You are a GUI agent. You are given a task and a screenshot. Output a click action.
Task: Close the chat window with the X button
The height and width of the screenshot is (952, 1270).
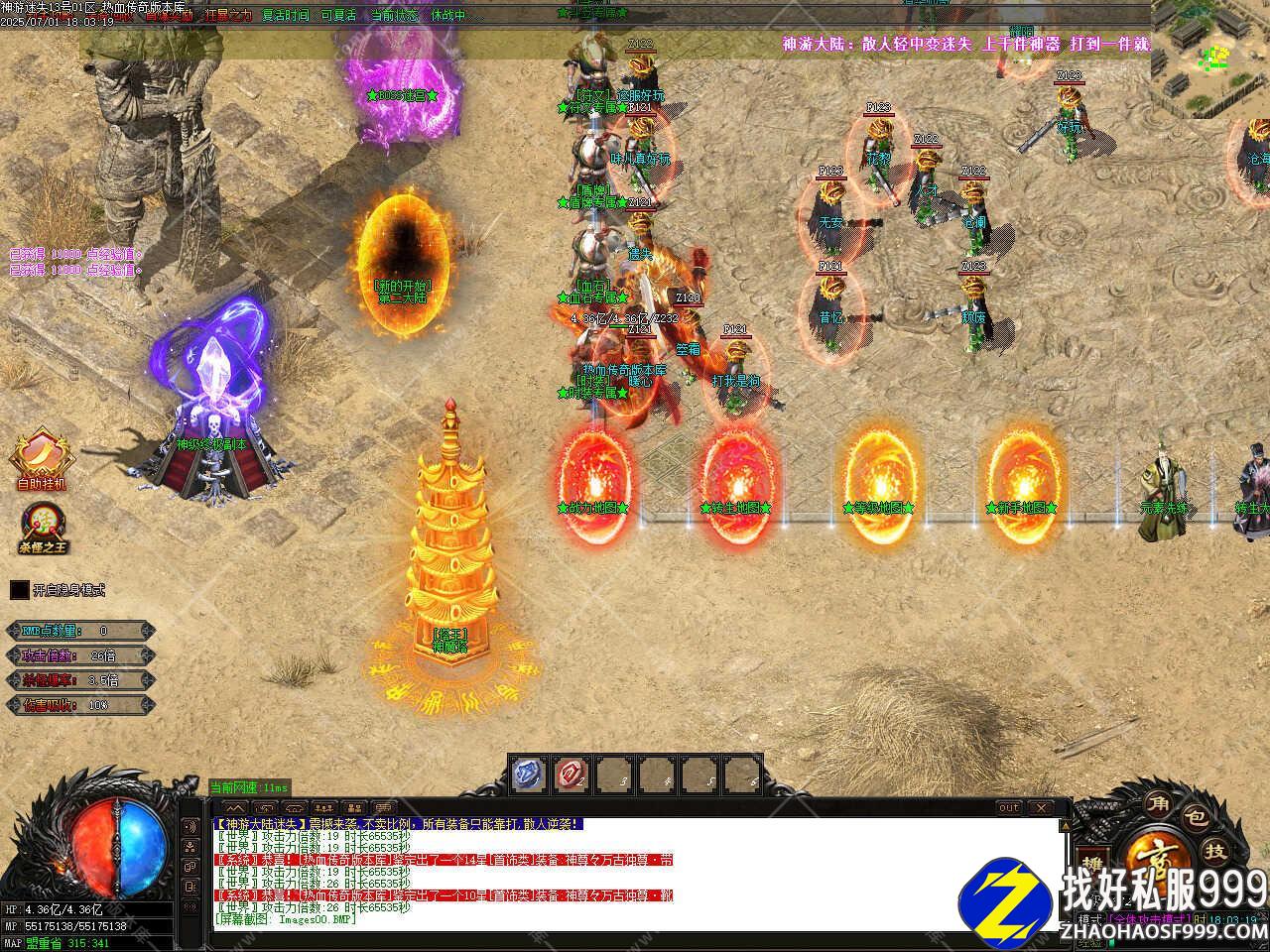1040,808
